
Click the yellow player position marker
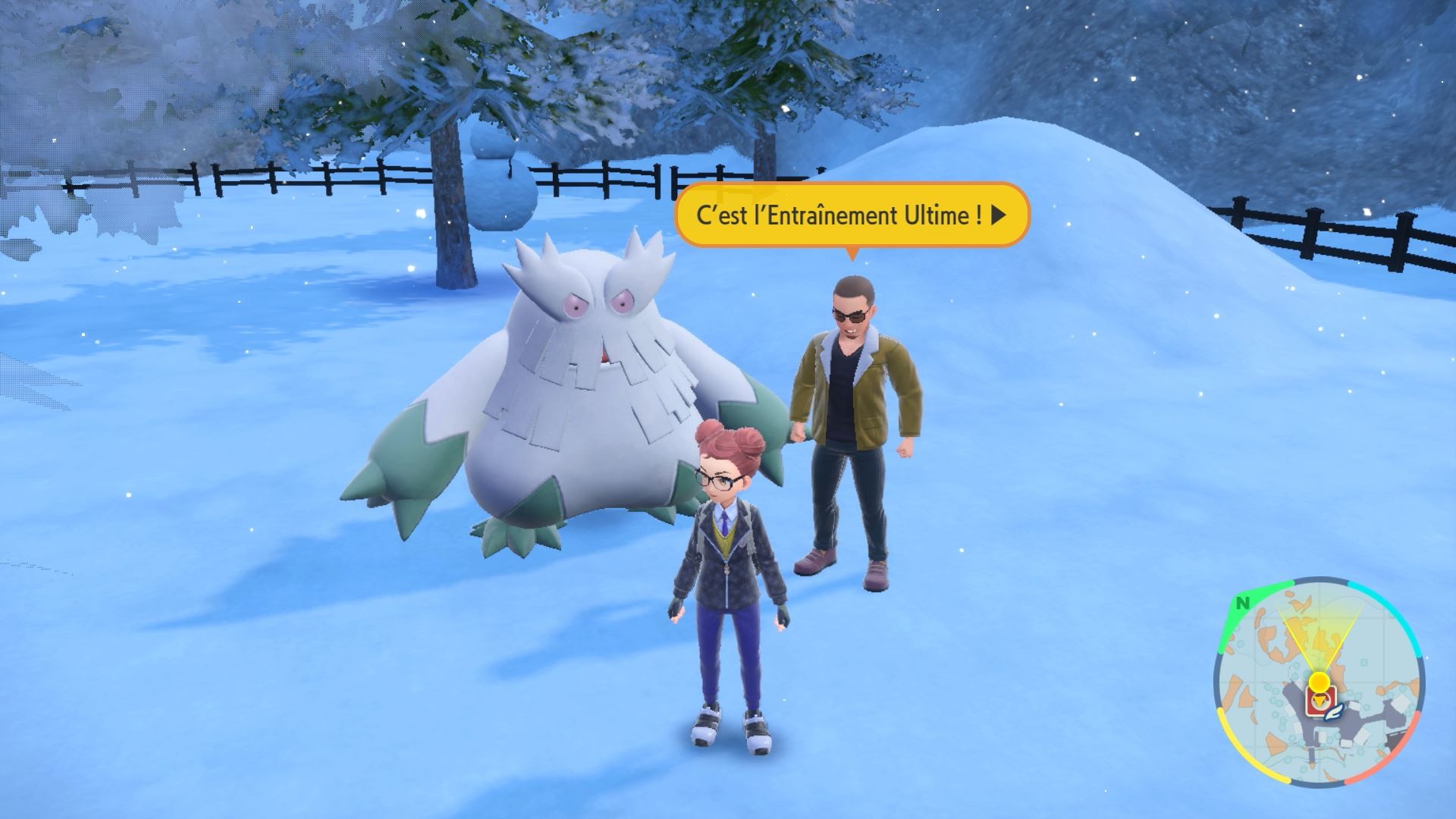coord(1319,681)
